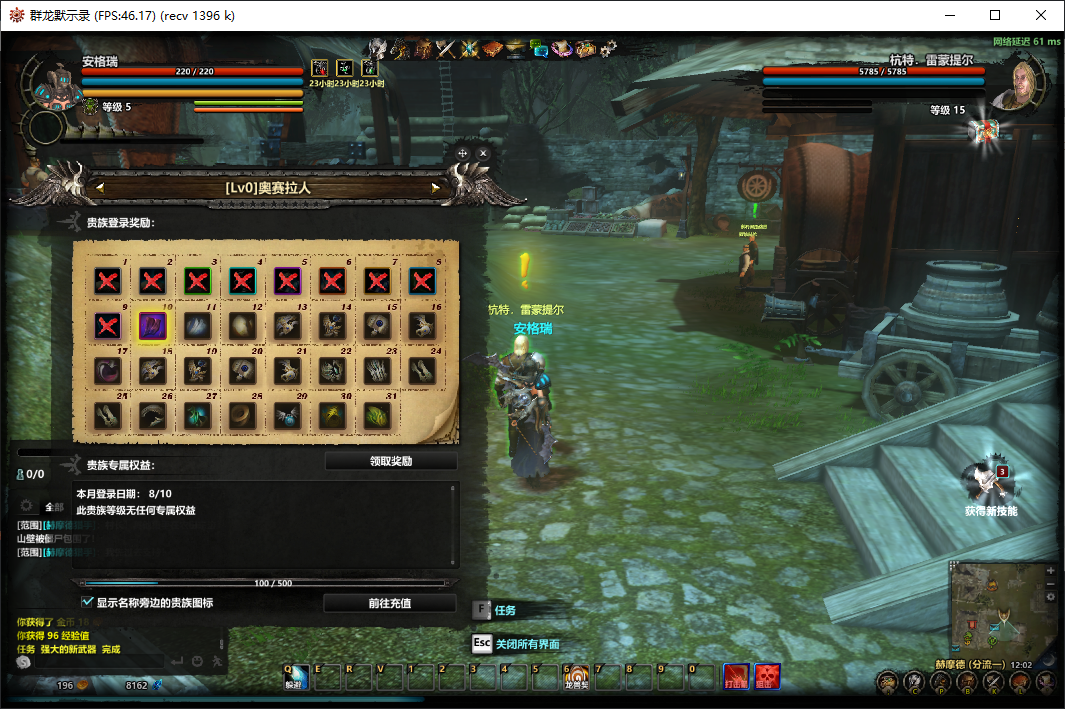Open the treasure chest icon below target portrait
Screen dimensions: 1065x709
pos(988,130)
